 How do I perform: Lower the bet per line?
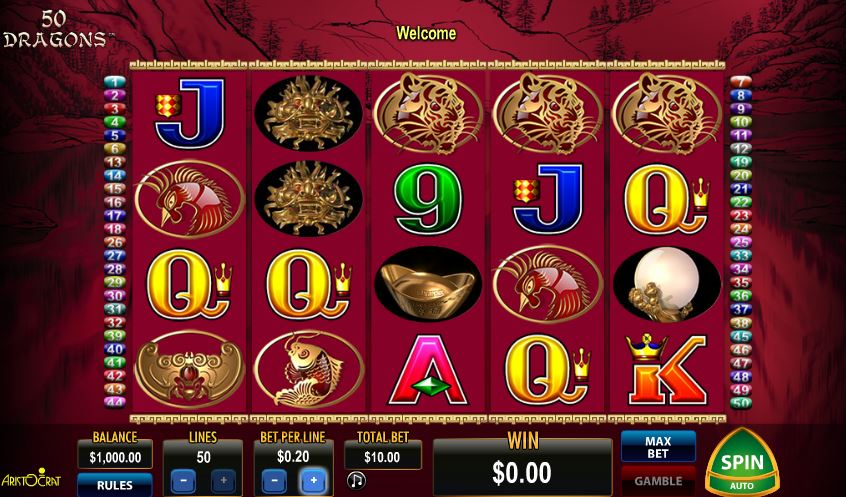[271, 481]
